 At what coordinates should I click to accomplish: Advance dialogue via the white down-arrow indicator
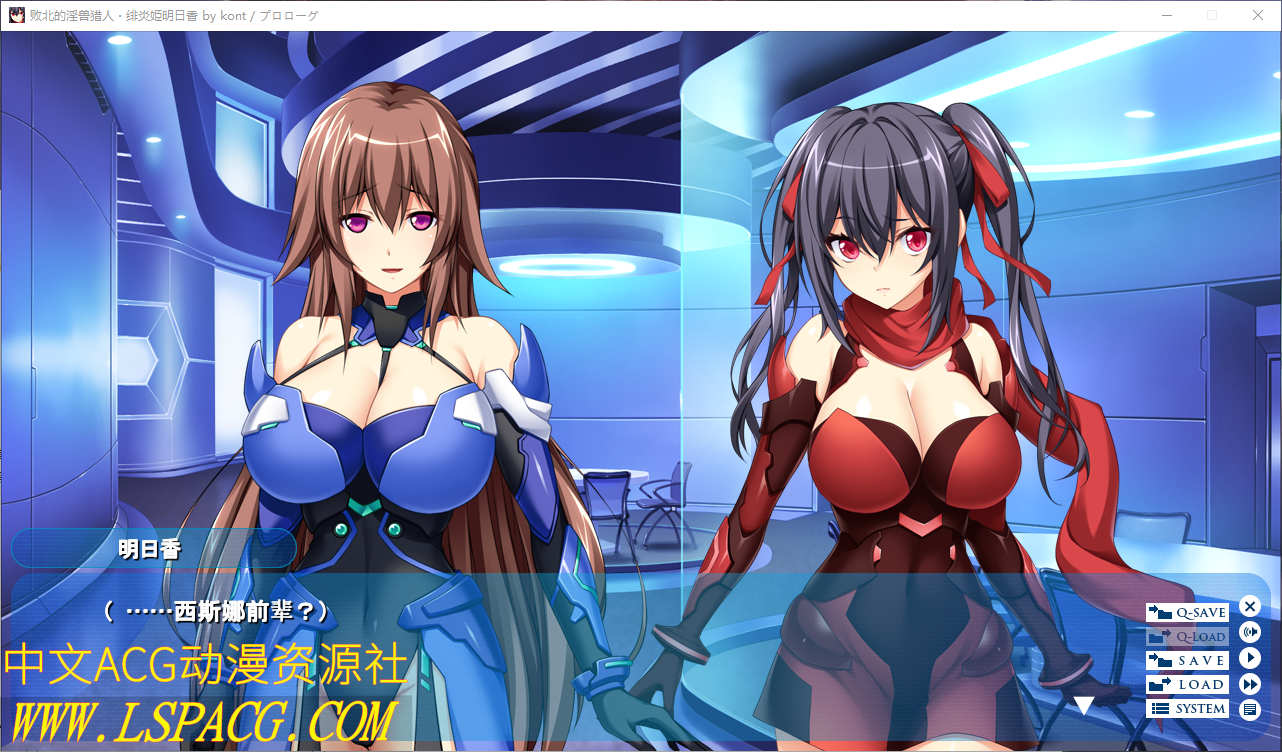(x=1084, y=706)
